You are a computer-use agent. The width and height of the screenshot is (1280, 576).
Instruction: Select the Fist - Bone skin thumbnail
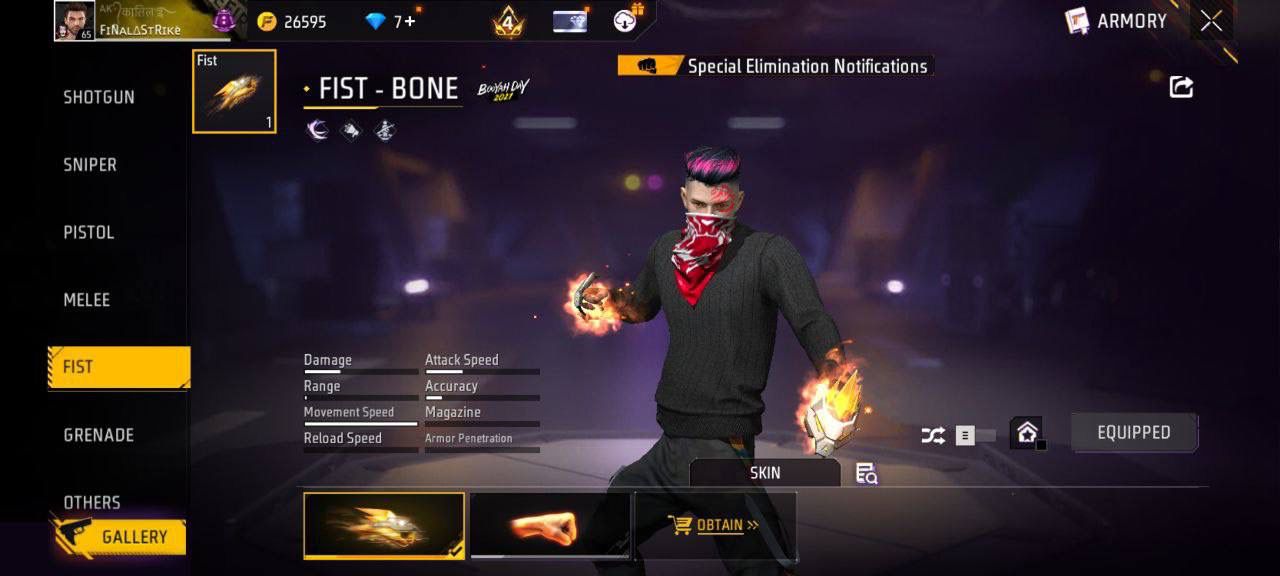(x=384, y=525)
